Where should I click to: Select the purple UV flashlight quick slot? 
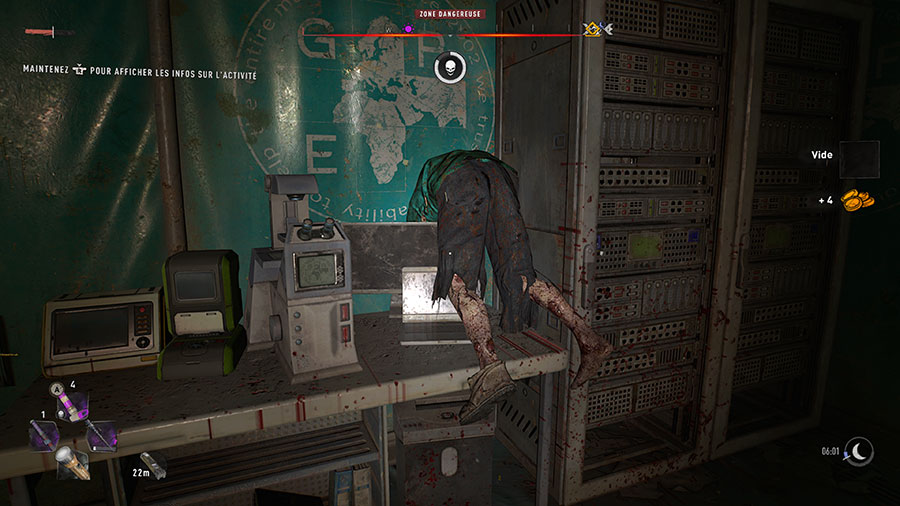pyautogui.click(x=71, y=406)
